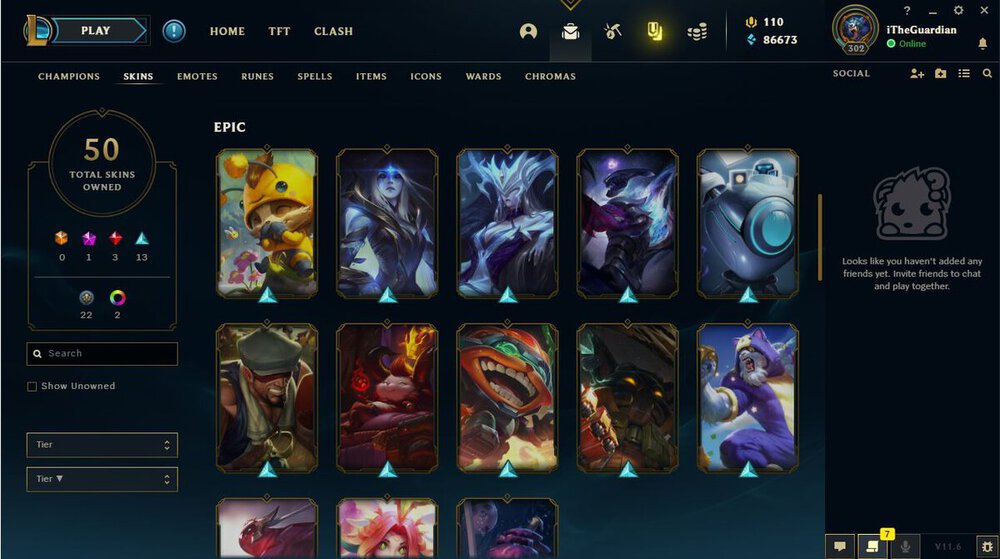Open the client settings gear
The image size is (1000, 559).
pyautogui.click(x=958, y=10)
